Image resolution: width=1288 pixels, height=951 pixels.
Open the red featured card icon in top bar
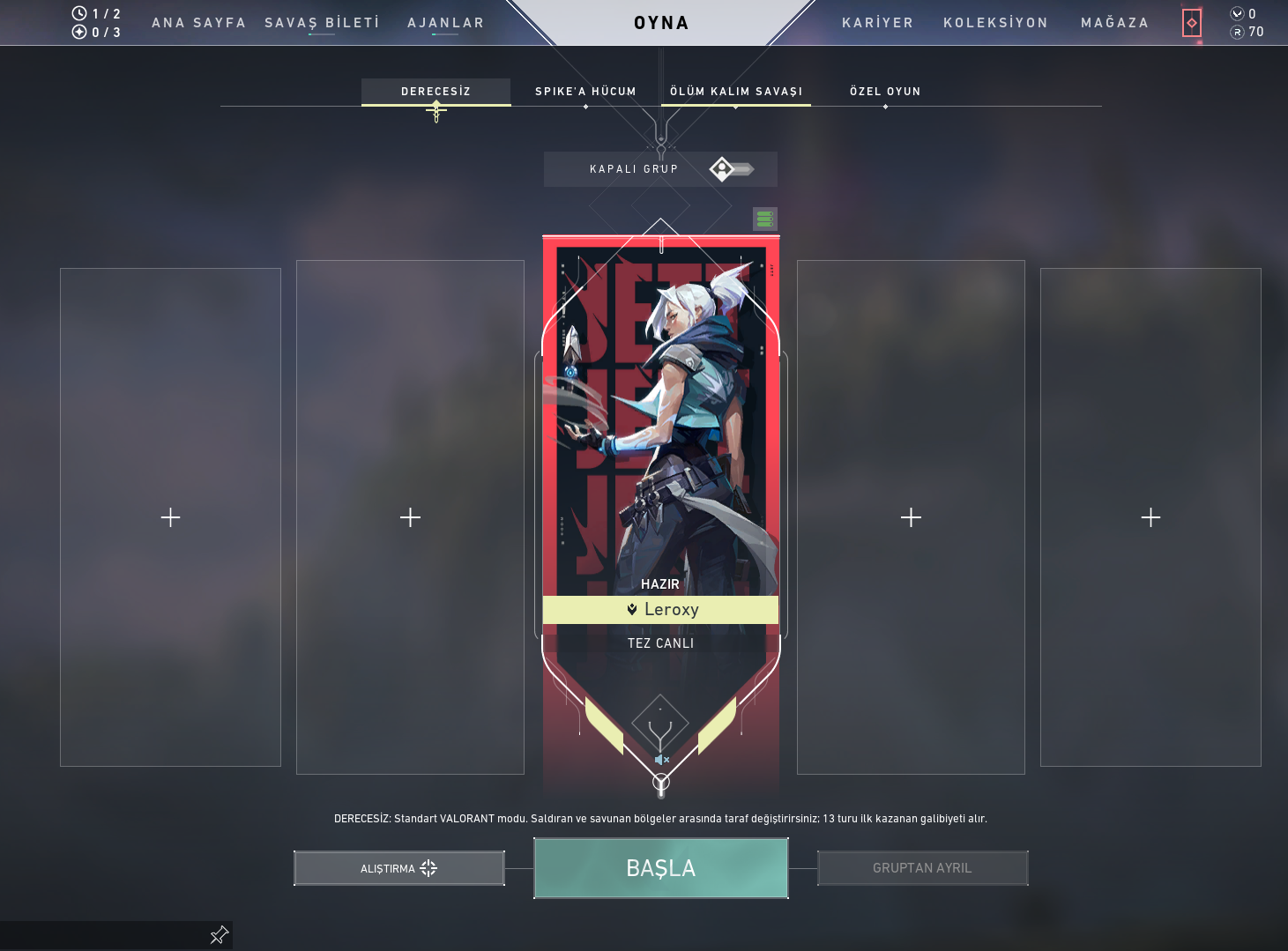[x=1192, y=23]
